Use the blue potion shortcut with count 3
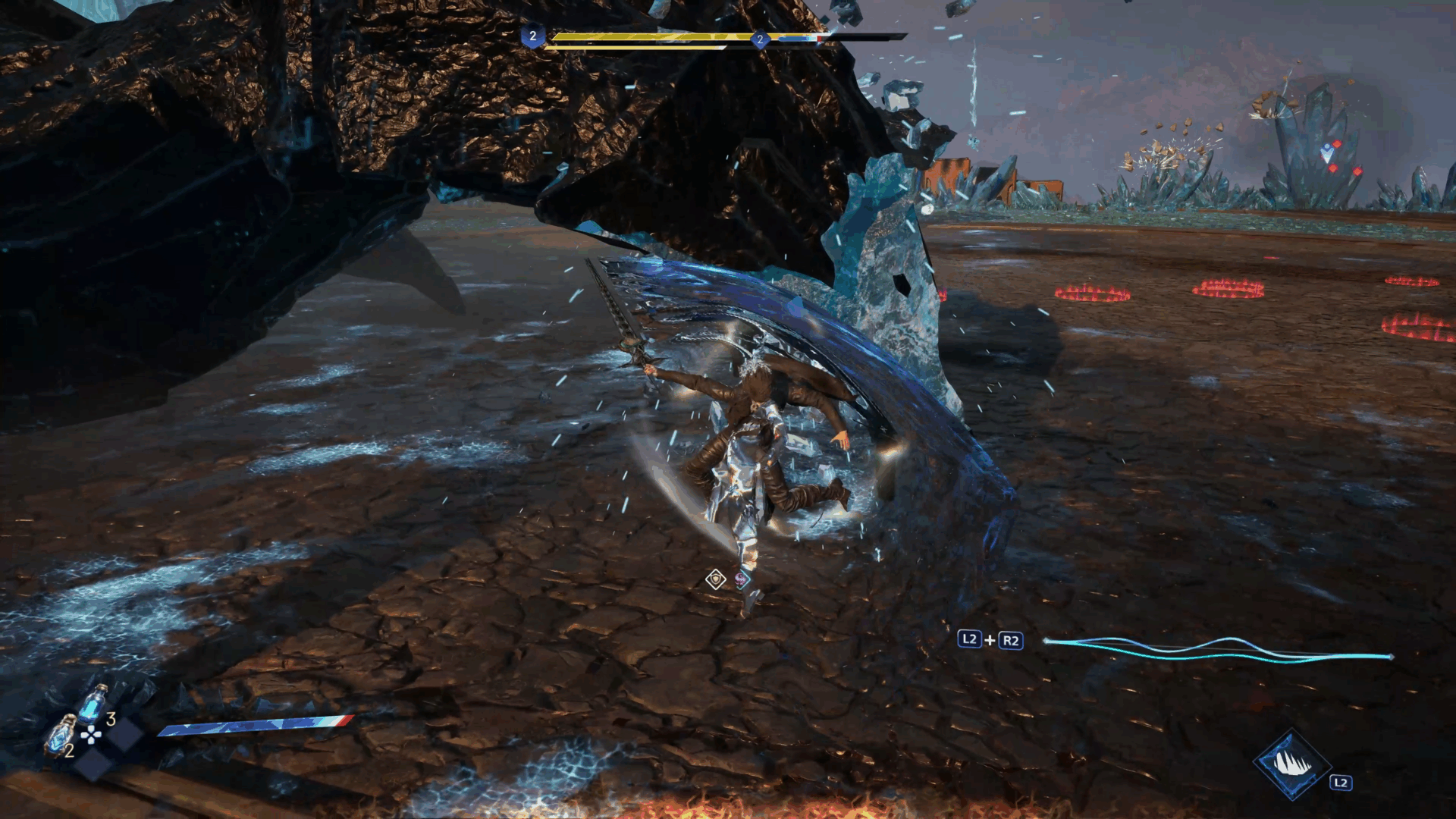1456x819 pixels. pos(93,704)
